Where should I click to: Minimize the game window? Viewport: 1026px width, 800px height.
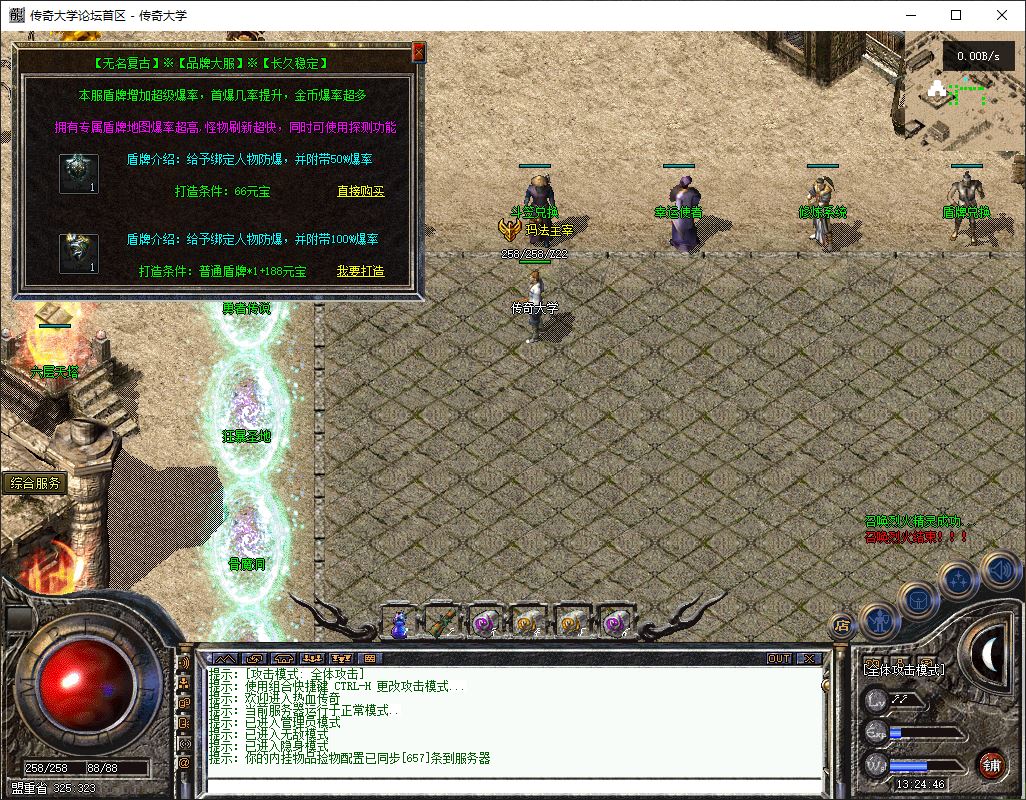click(x=910, y=15)
